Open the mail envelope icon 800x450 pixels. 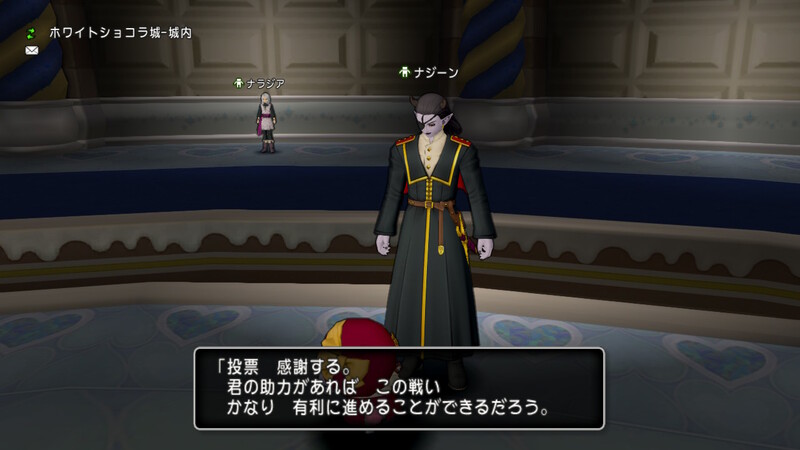(30, 50)
